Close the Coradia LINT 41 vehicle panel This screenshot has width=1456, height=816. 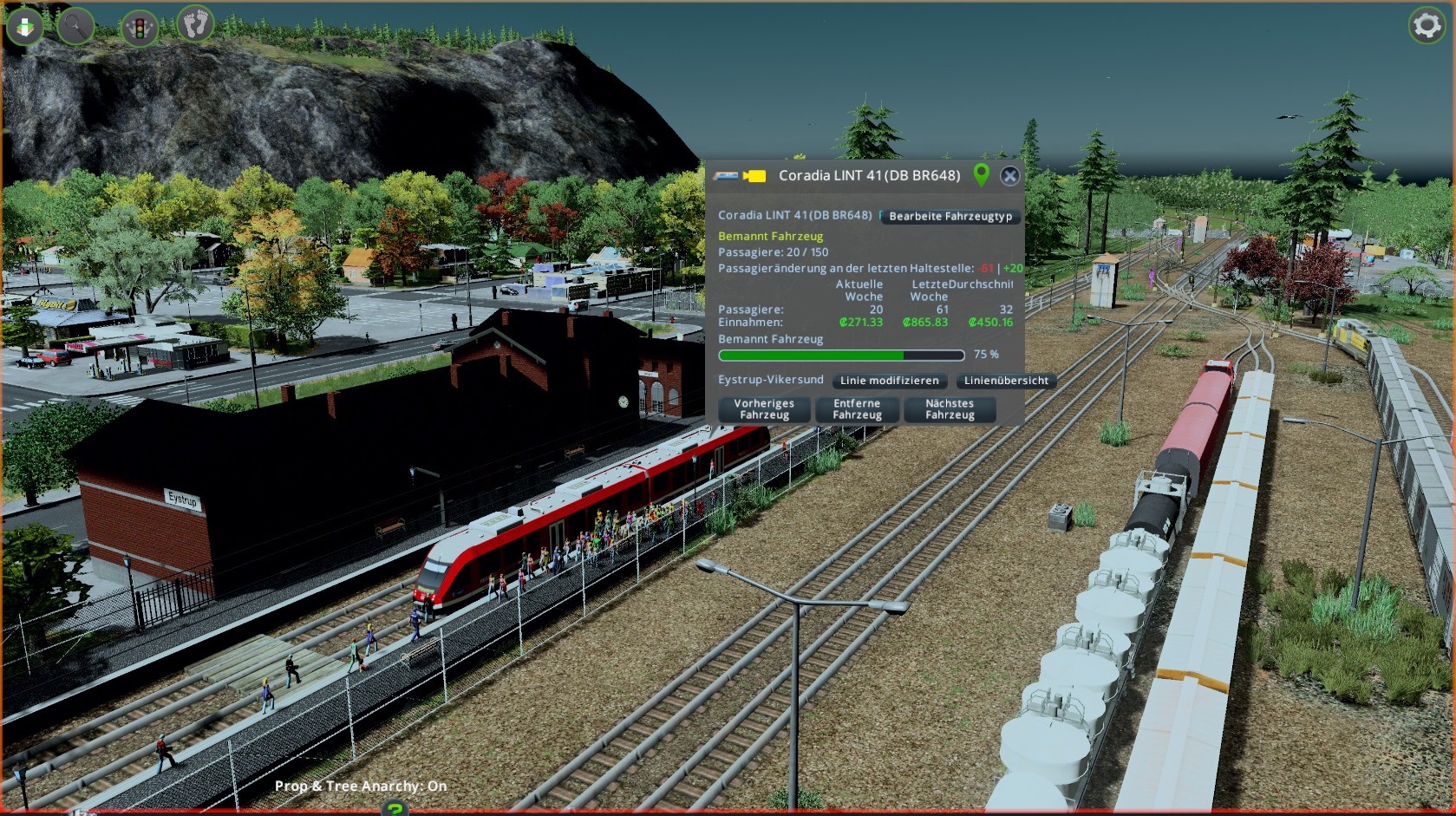click(x=1009, y=176)
